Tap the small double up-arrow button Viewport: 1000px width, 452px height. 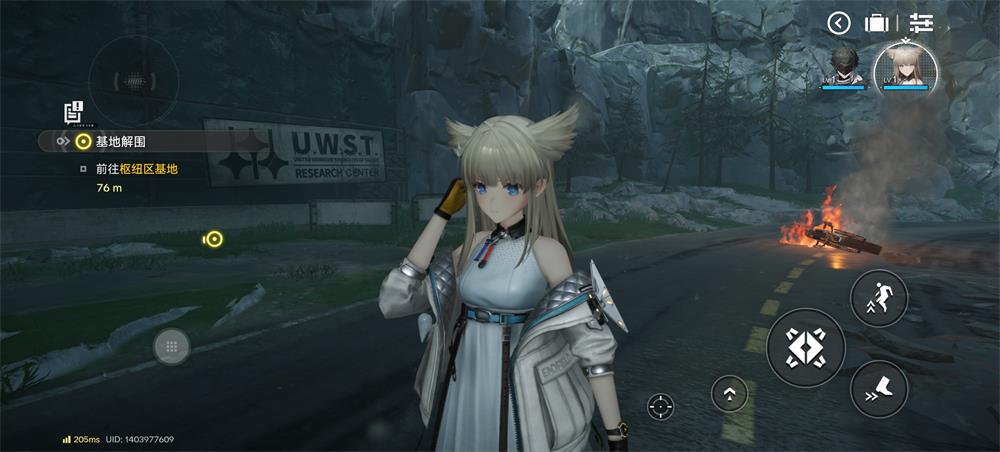(729, 393)
